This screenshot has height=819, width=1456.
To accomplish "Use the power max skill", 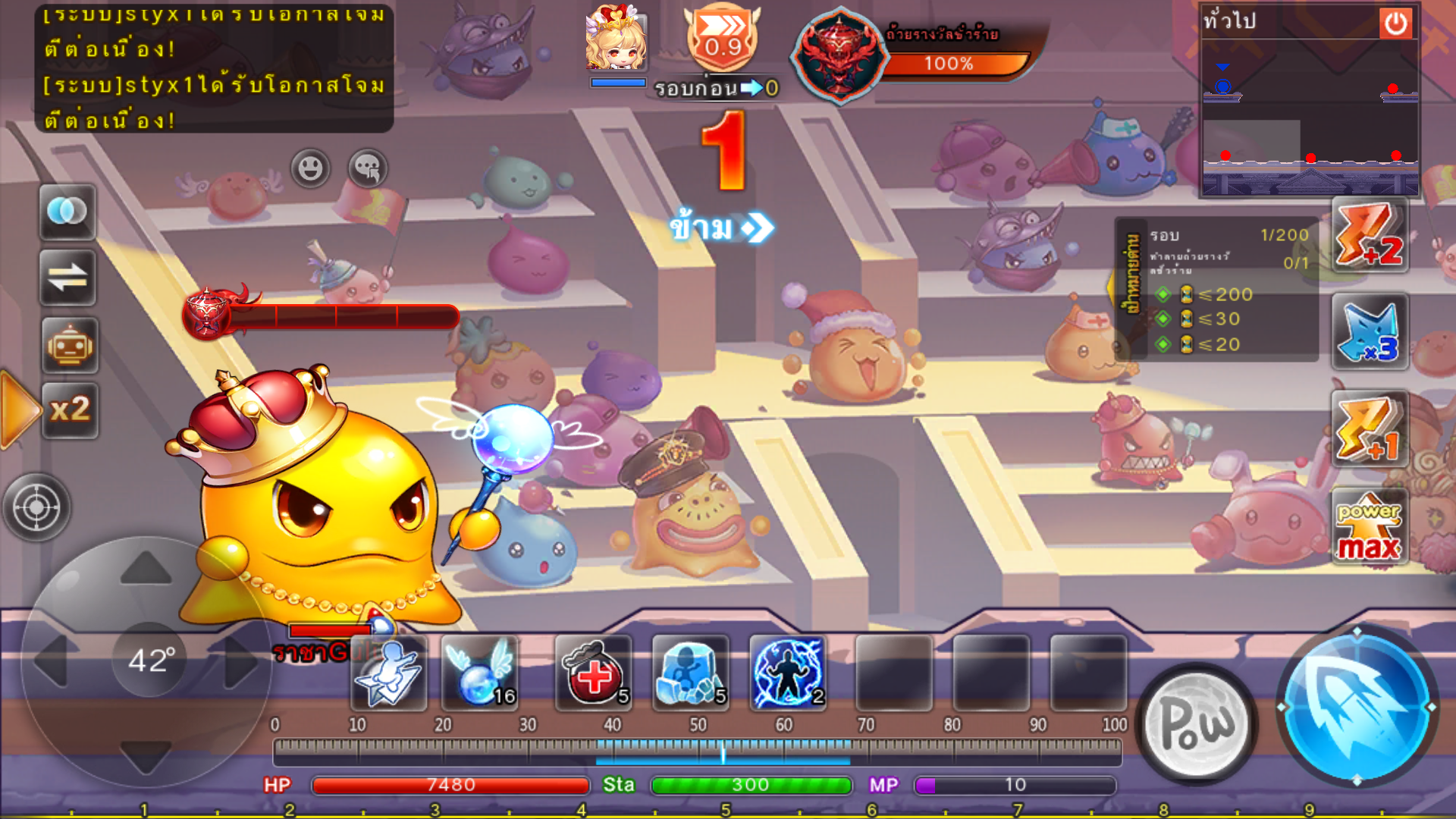I will (1370, 527).
